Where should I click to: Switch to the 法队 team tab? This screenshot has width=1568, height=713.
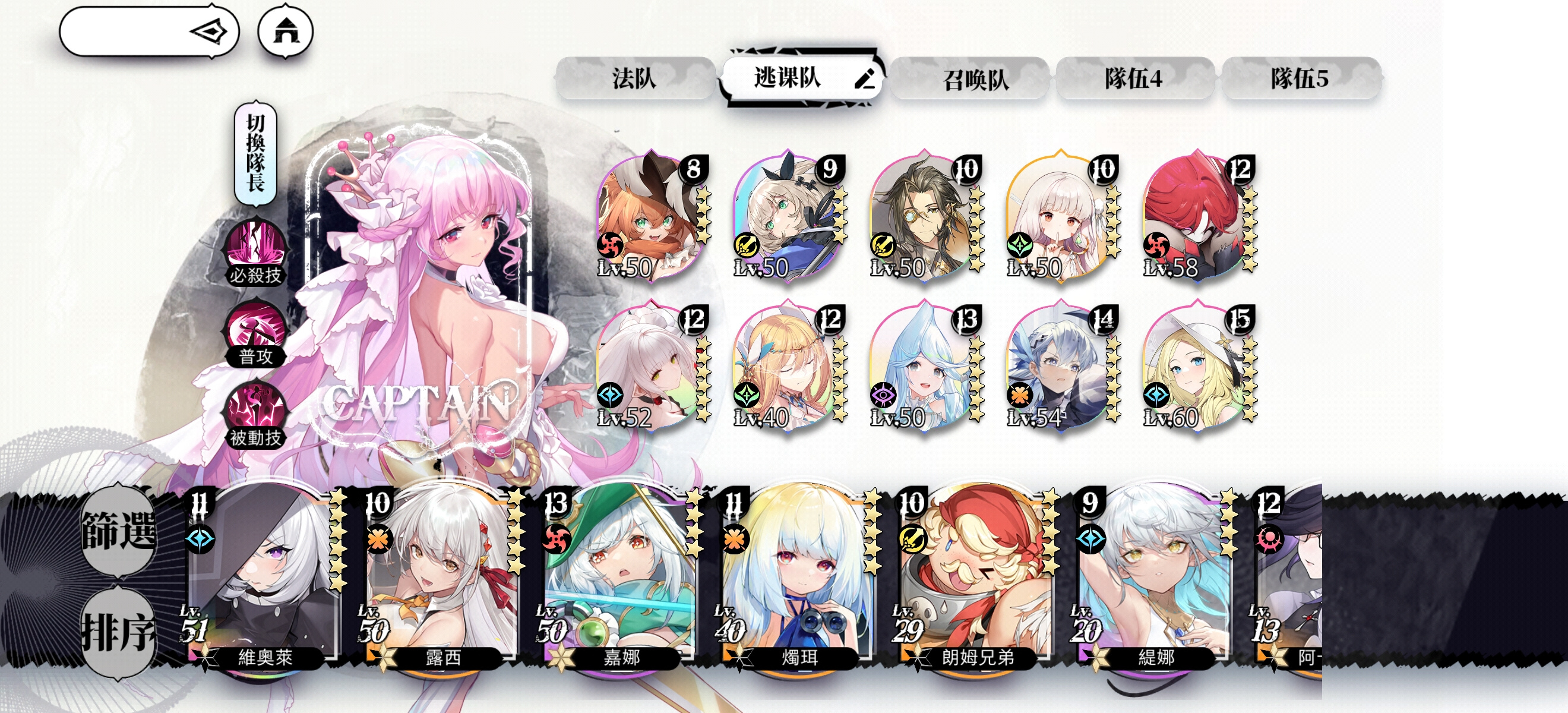(x=637, y=80)
